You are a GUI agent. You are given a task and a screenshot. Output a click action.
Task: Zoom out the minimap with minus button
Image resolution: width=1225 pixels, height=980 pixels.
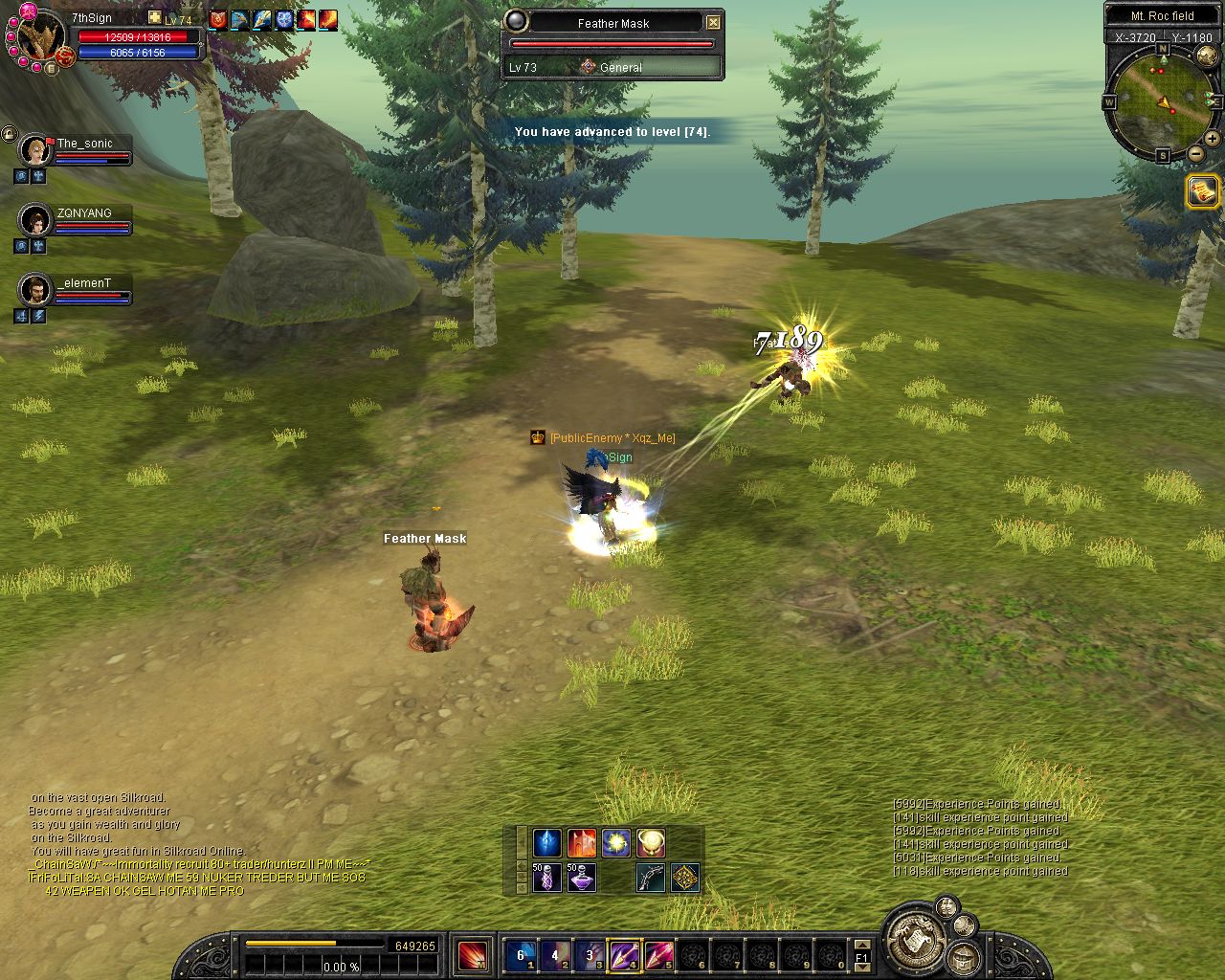1195,153
